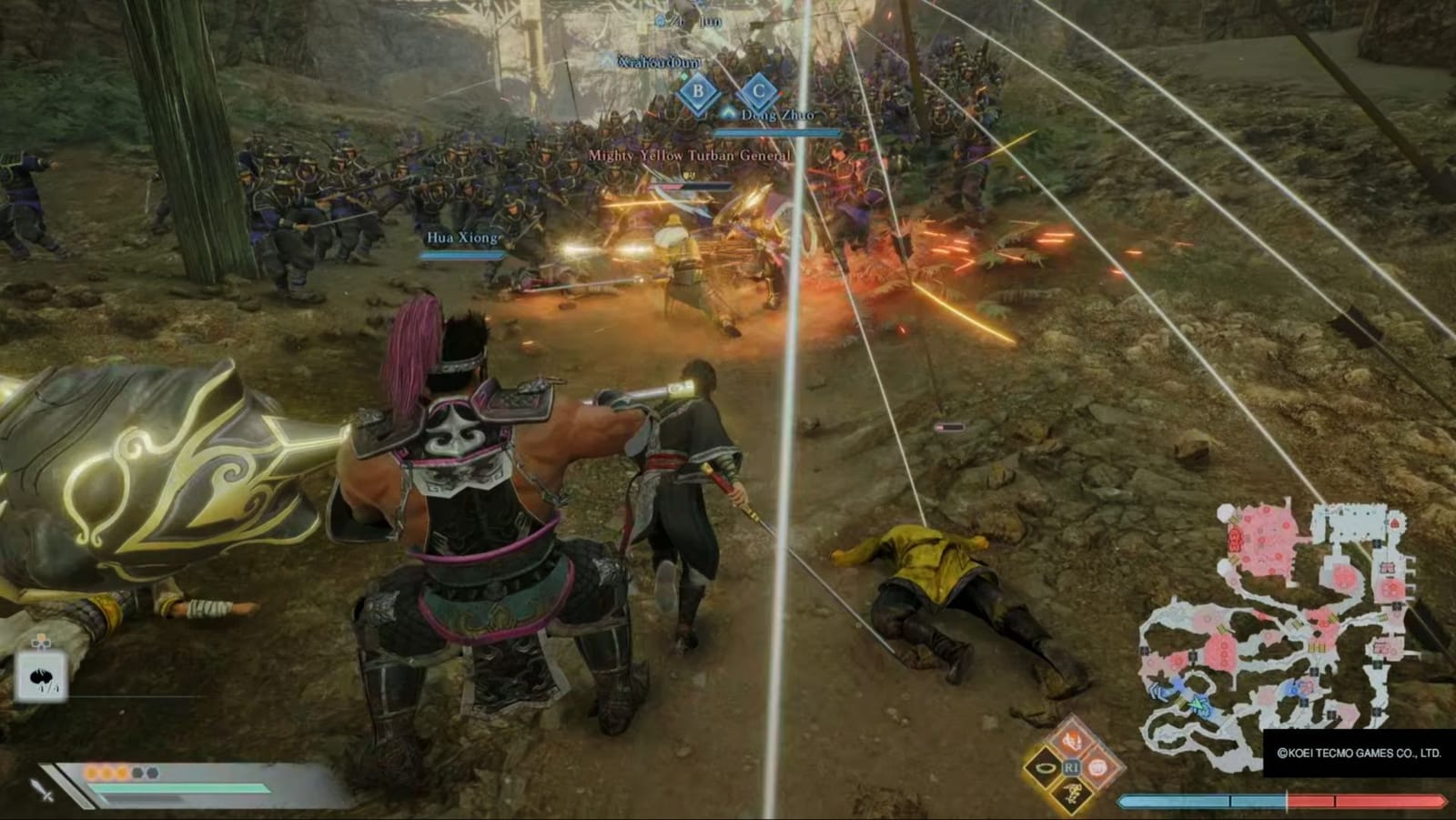Open the chevron marker next to Deng Zhuo
The image size is (1456, 820).
(x=729, y=111)
